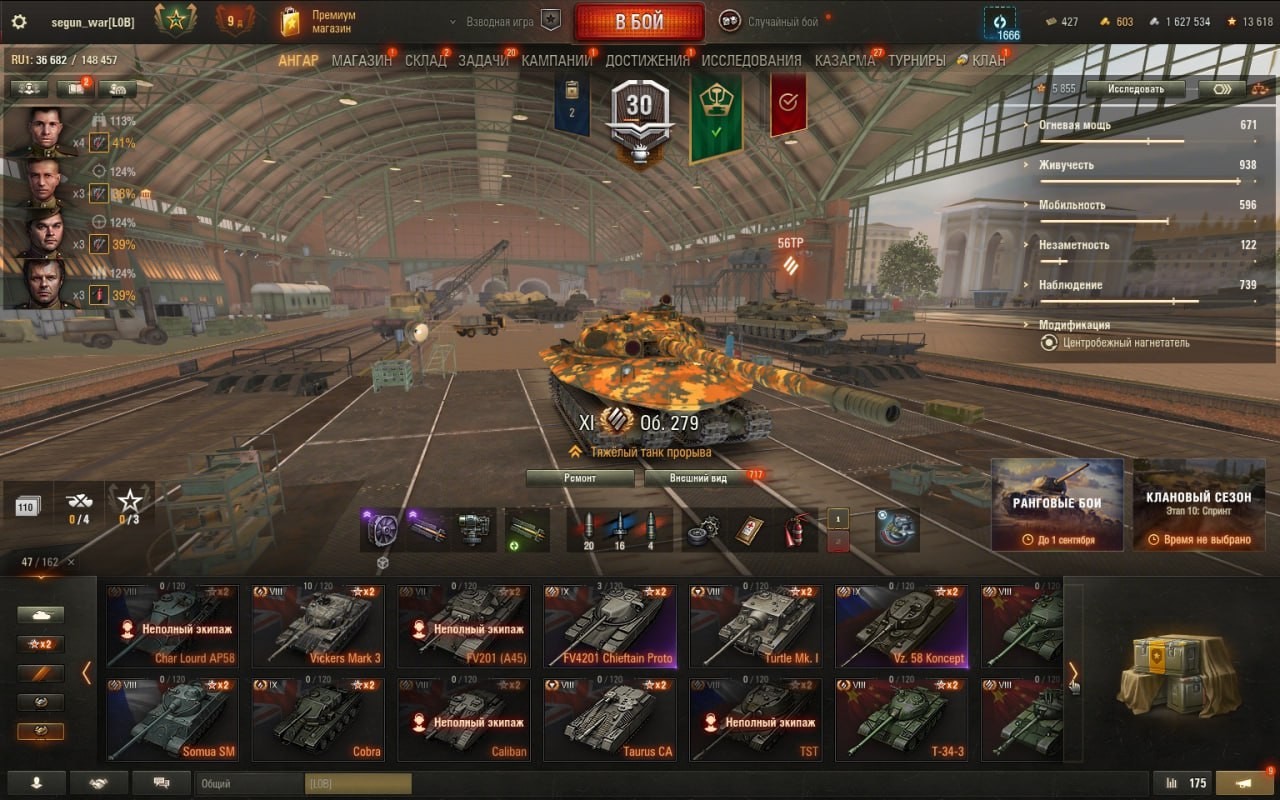
Task: Click the Исследовать button
Action: [x=1135, y=89]
